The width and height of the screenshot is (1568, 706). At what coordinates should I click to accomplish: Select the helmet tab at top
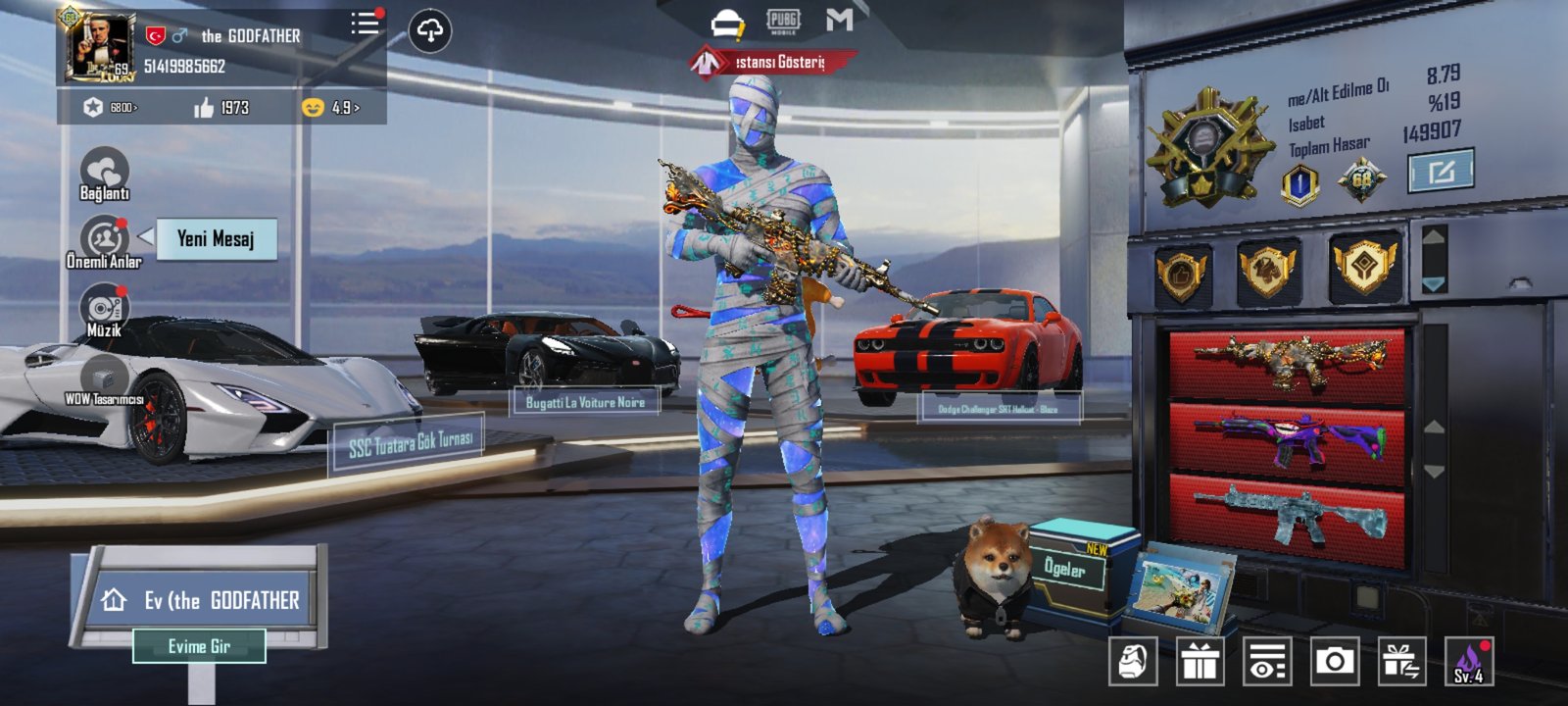(727, 23)
